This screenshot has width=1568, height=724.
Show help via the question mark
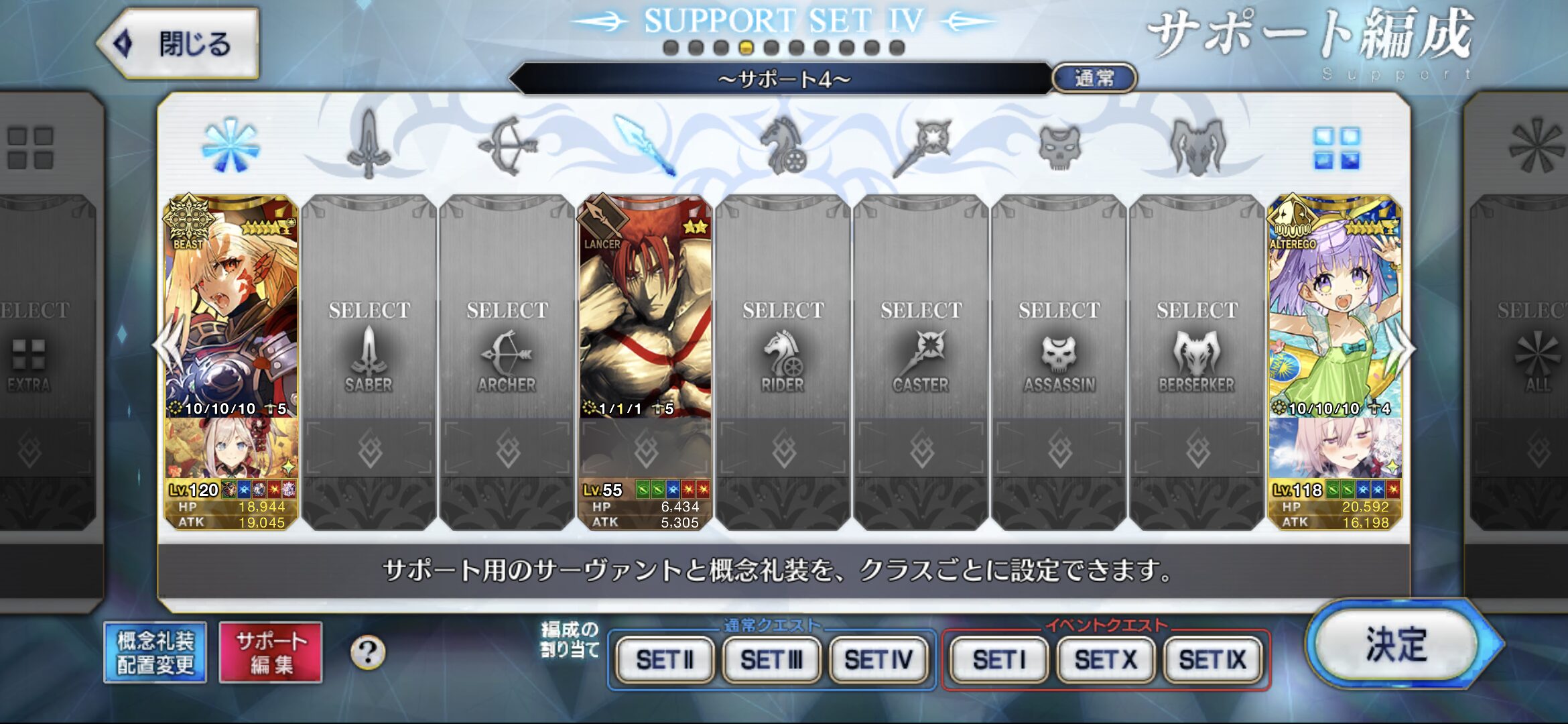[x=368, y=652]
